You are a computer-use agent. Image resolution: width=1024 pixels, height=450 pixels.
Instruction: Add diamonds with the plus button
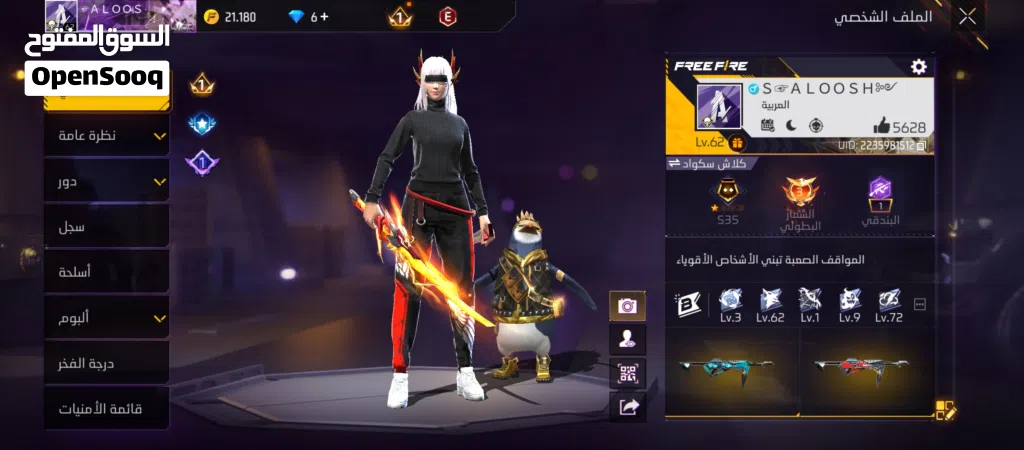tap(323, 17)
